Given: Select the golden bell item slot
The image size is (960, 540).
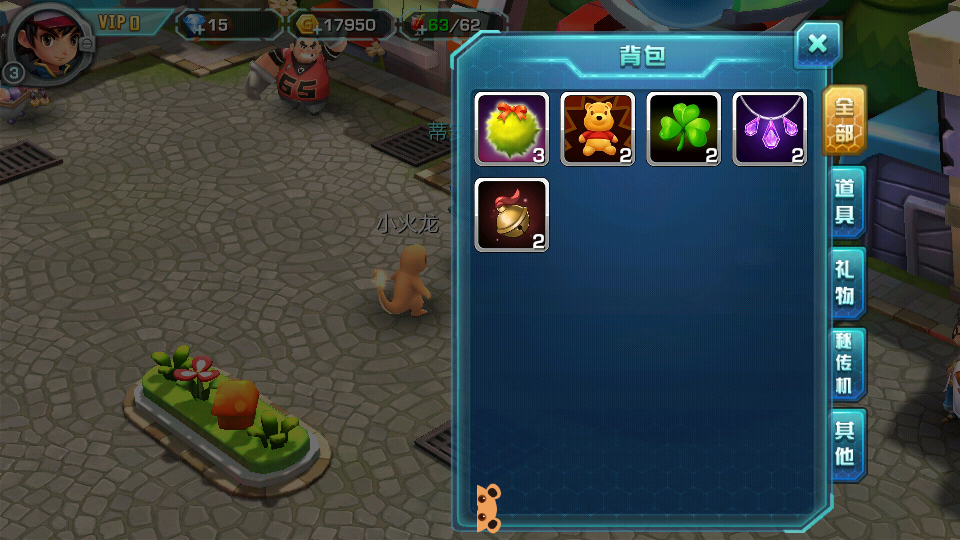Looking at the screenshot, I should point(511,215).
